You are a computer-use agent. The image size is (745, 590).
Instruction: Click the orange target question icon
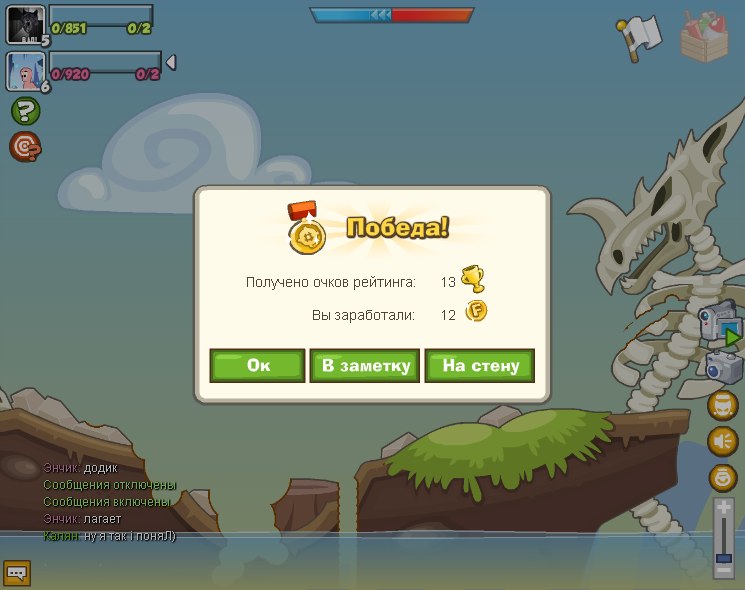tap(25, 147)
